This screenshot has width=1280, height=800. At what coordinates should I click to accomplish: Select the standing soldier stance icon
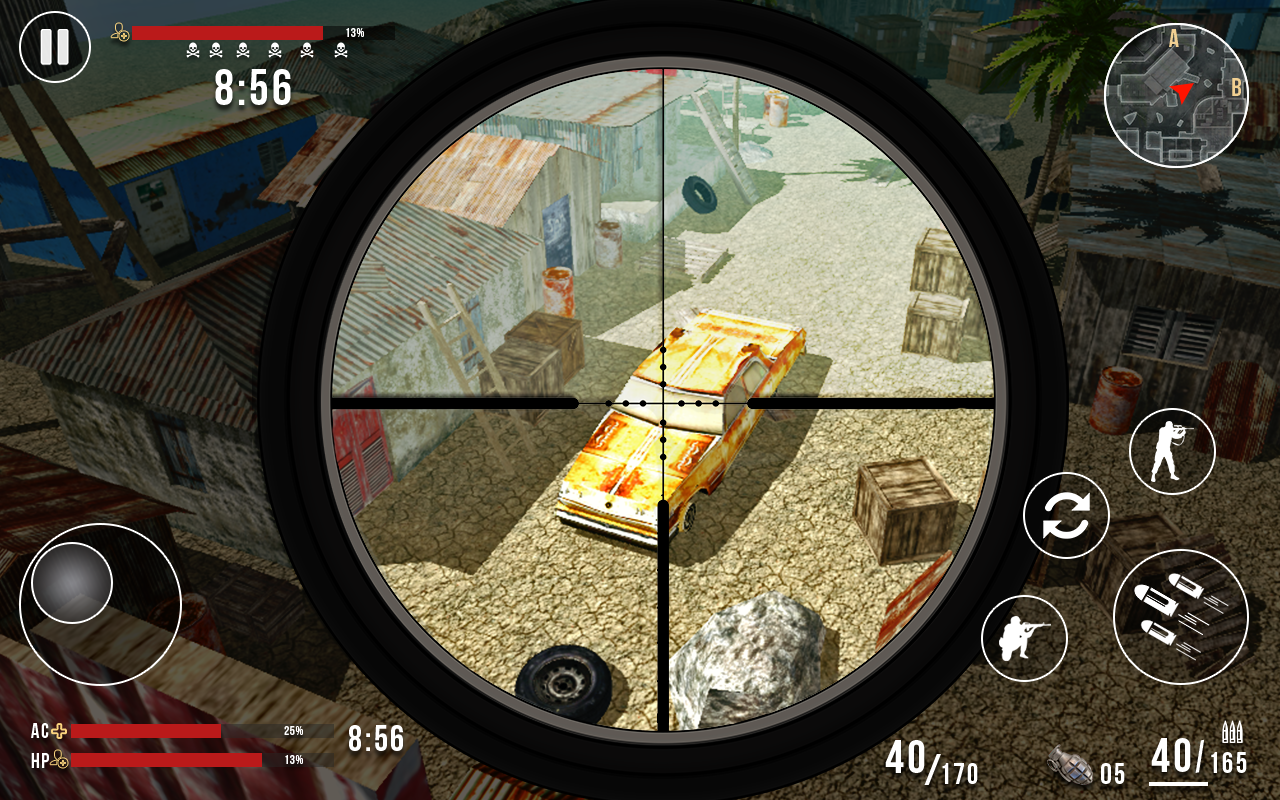[x=1170, y=451]
